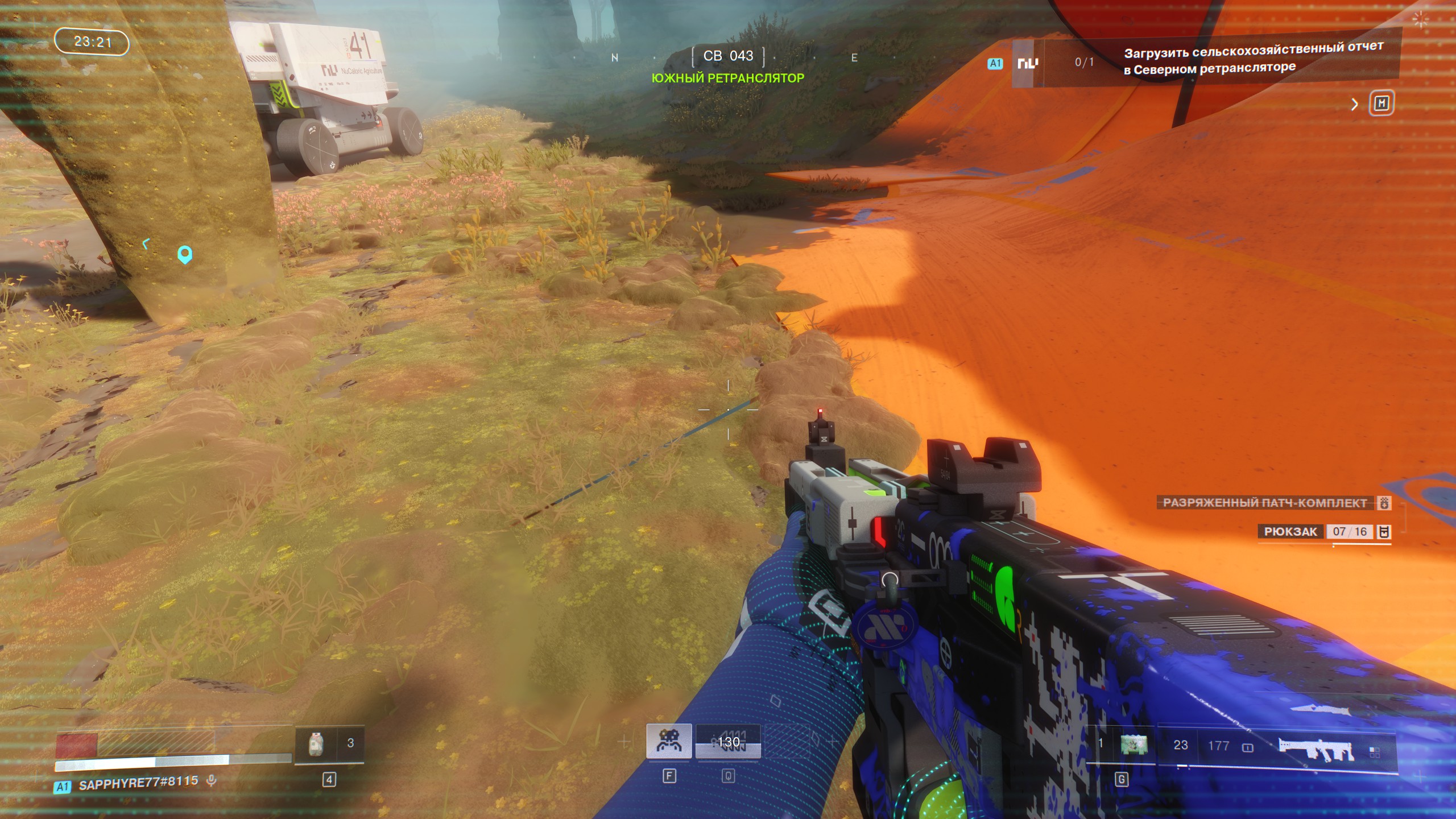Screen dimensions: 1456x819
Task: Select the green grenade slot
Action: 1134,744
